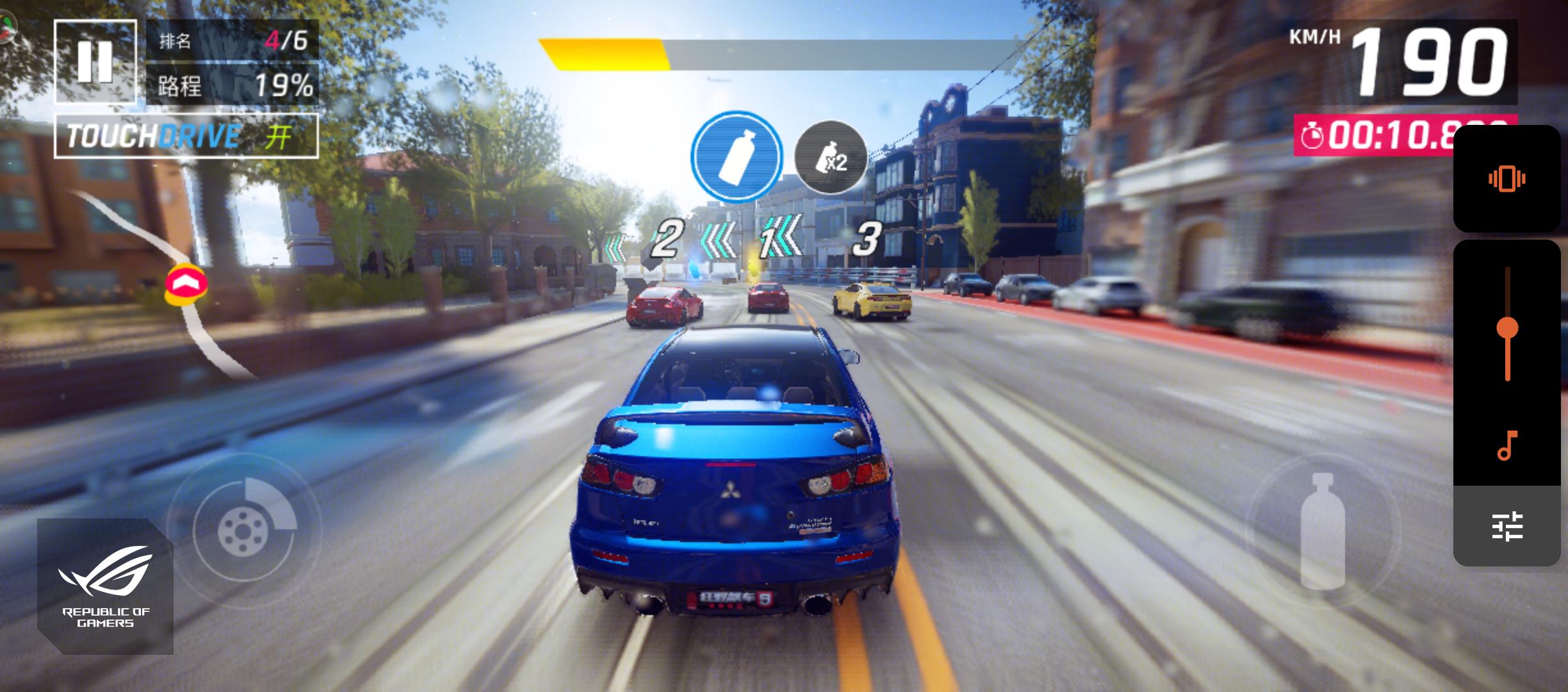Select the orange music note icon
1568x692 pixels.
pos(1507,445)
